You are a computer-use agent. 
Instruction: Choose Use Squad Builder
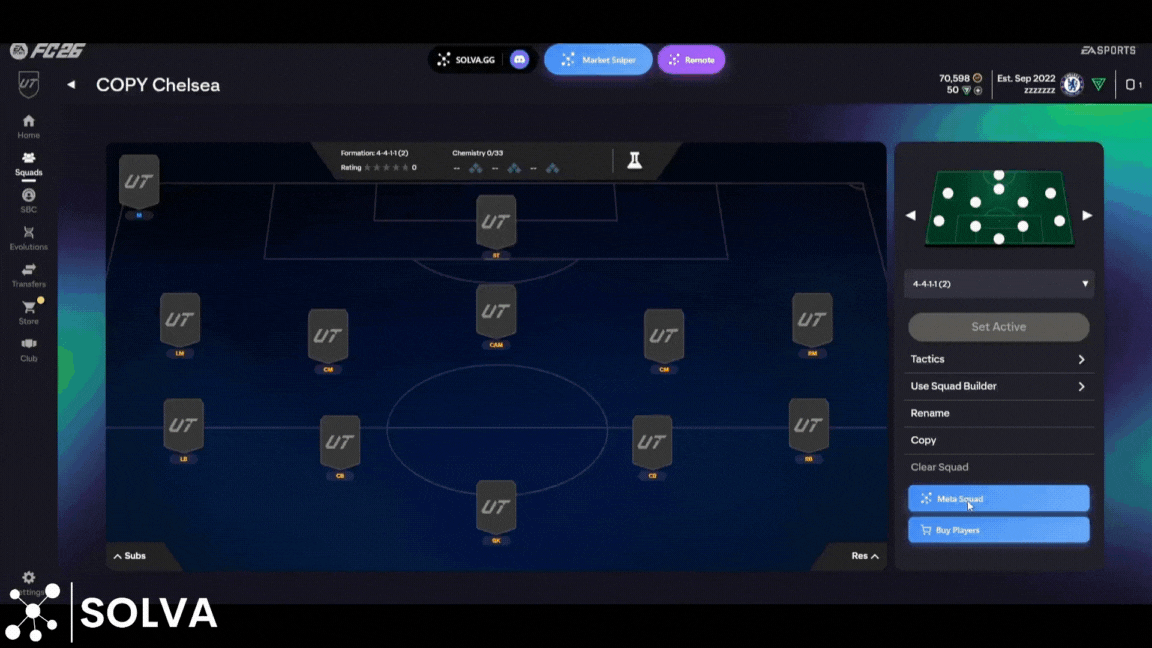(998, 386)
